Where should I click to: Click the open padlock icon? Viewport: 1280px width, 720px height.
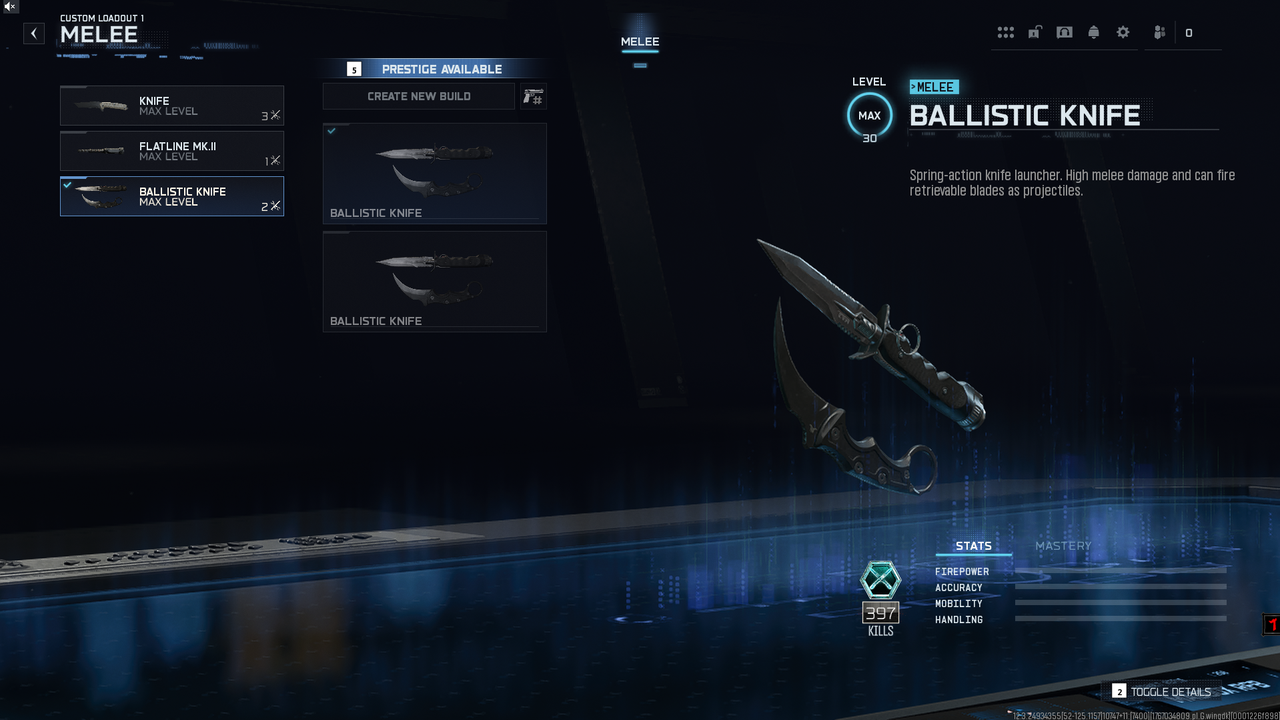1035,32
